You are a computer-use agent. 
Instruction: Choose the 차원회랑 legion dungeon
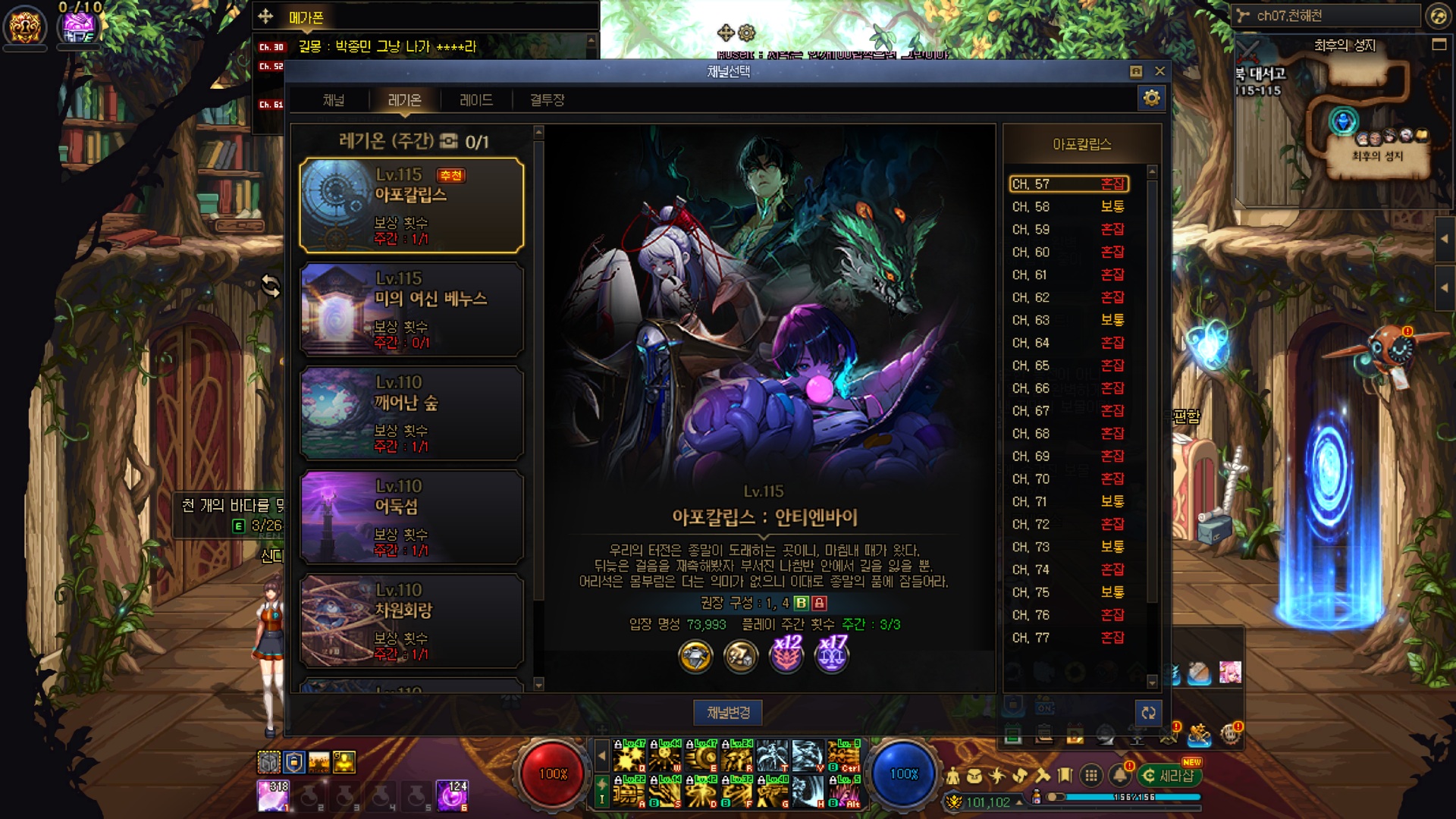412,621
